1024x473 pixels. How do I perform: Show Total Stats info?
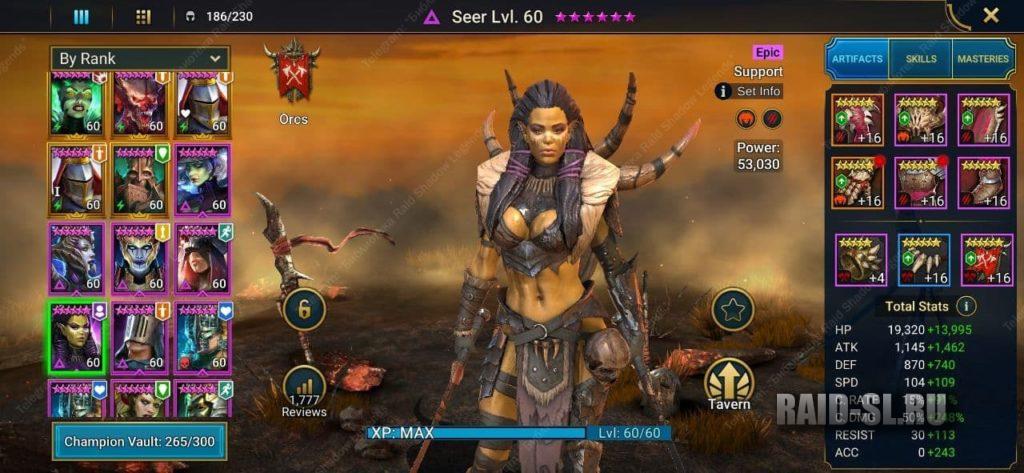[x=966, y=306]
